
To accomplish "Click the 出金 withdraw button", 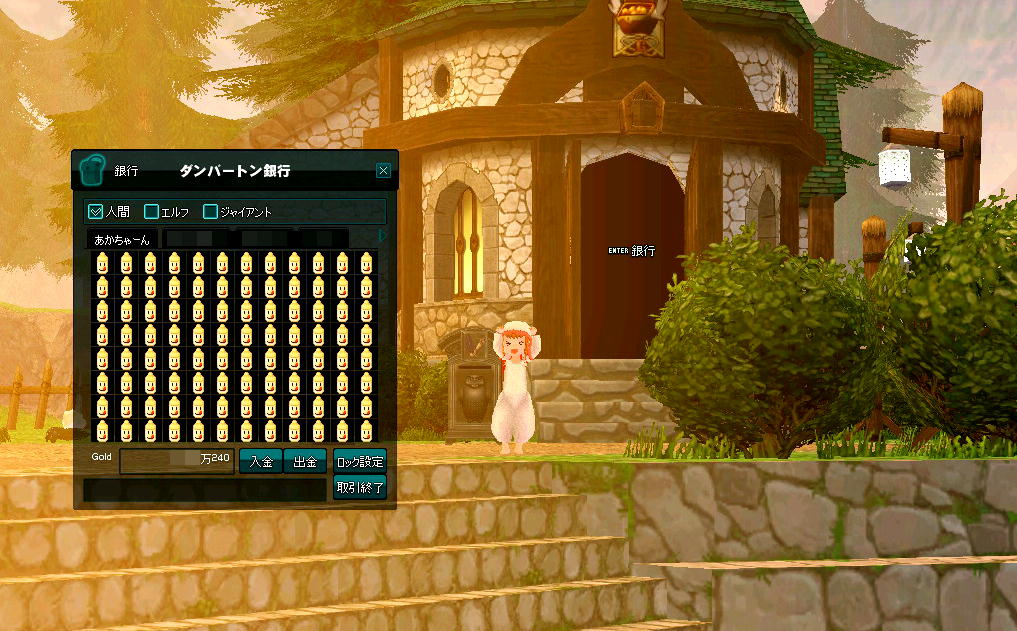I will [x=305, y=461].
